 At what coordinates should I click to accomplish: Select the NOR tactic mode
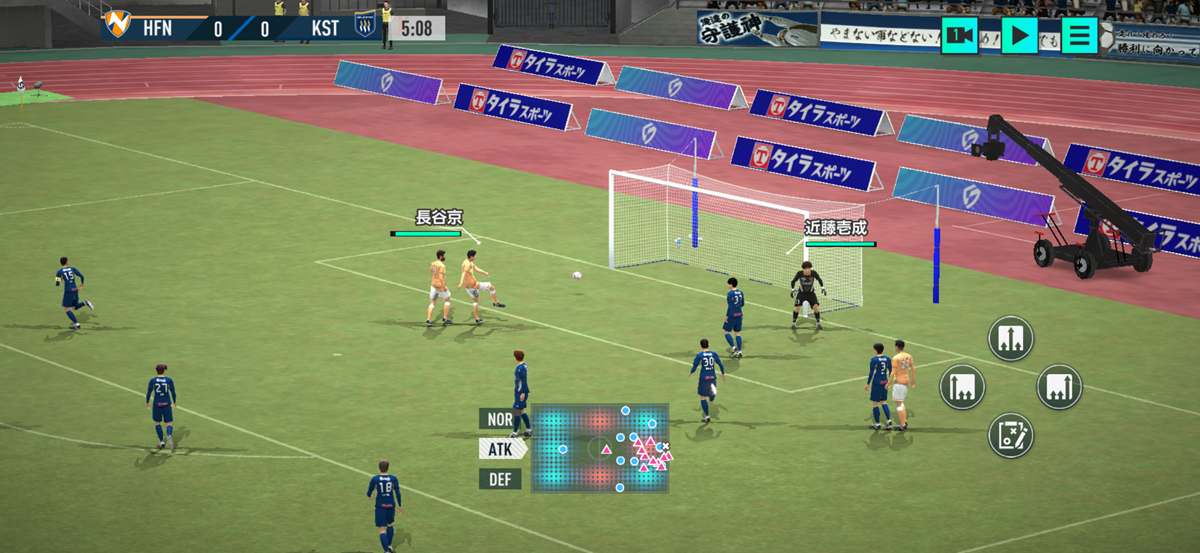coord(501,419)
